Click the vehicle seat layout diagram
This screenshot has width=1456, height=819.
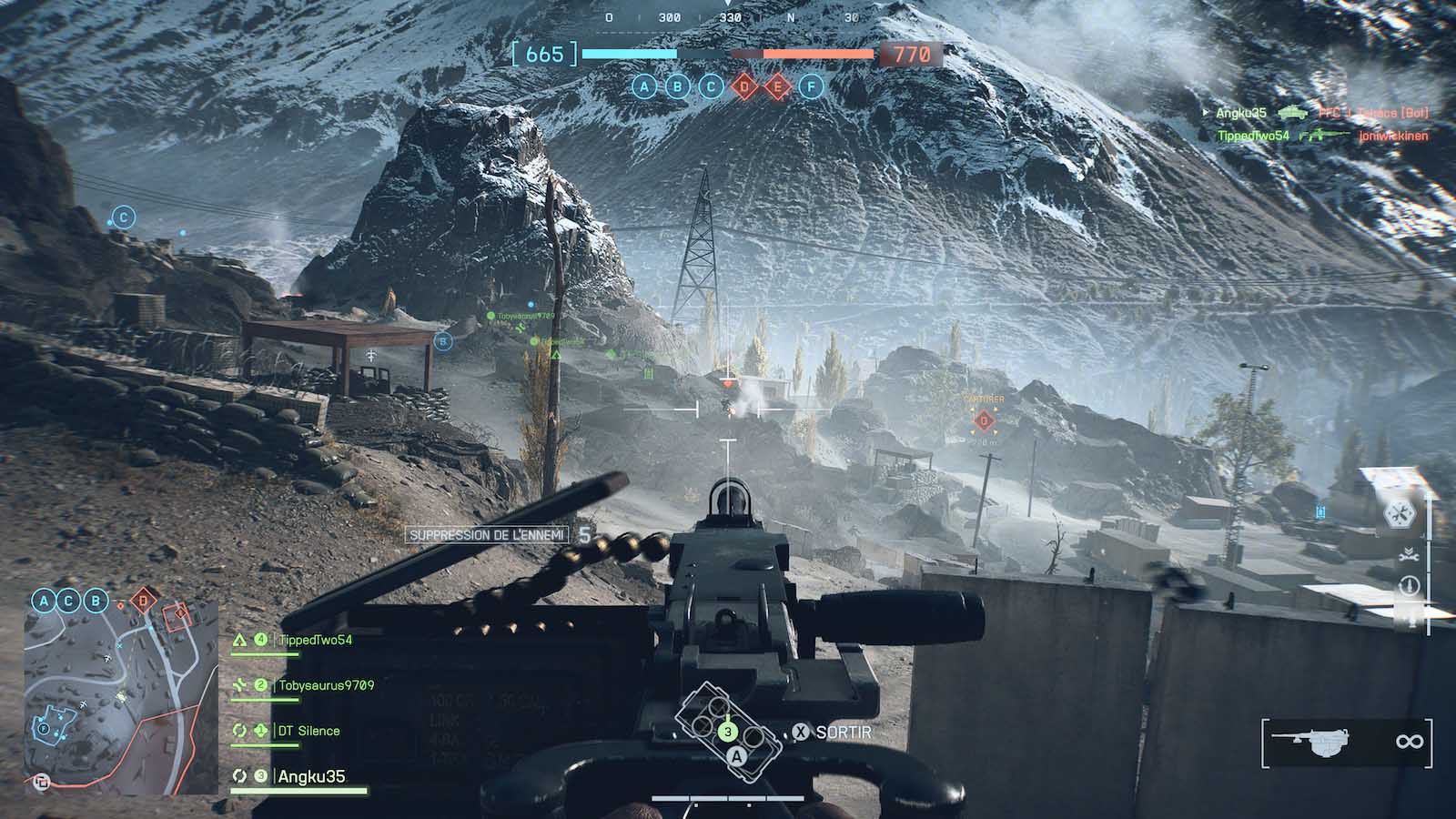coord(727,724)
